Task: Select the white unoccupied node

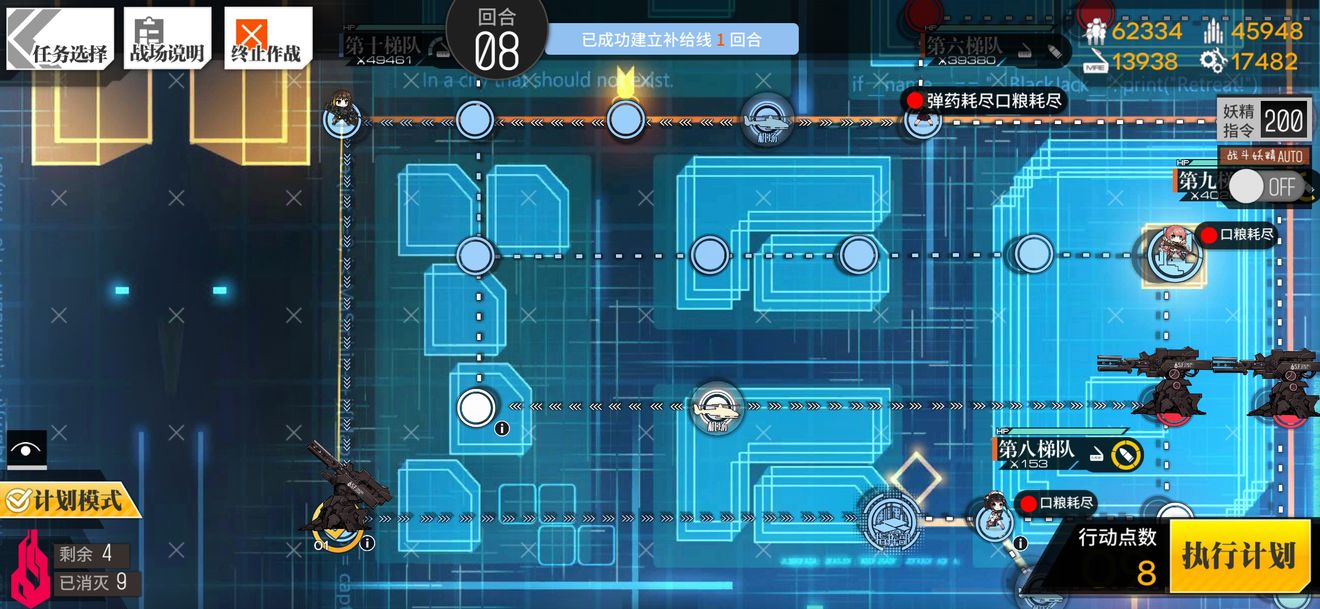Action: coord(475,407)
